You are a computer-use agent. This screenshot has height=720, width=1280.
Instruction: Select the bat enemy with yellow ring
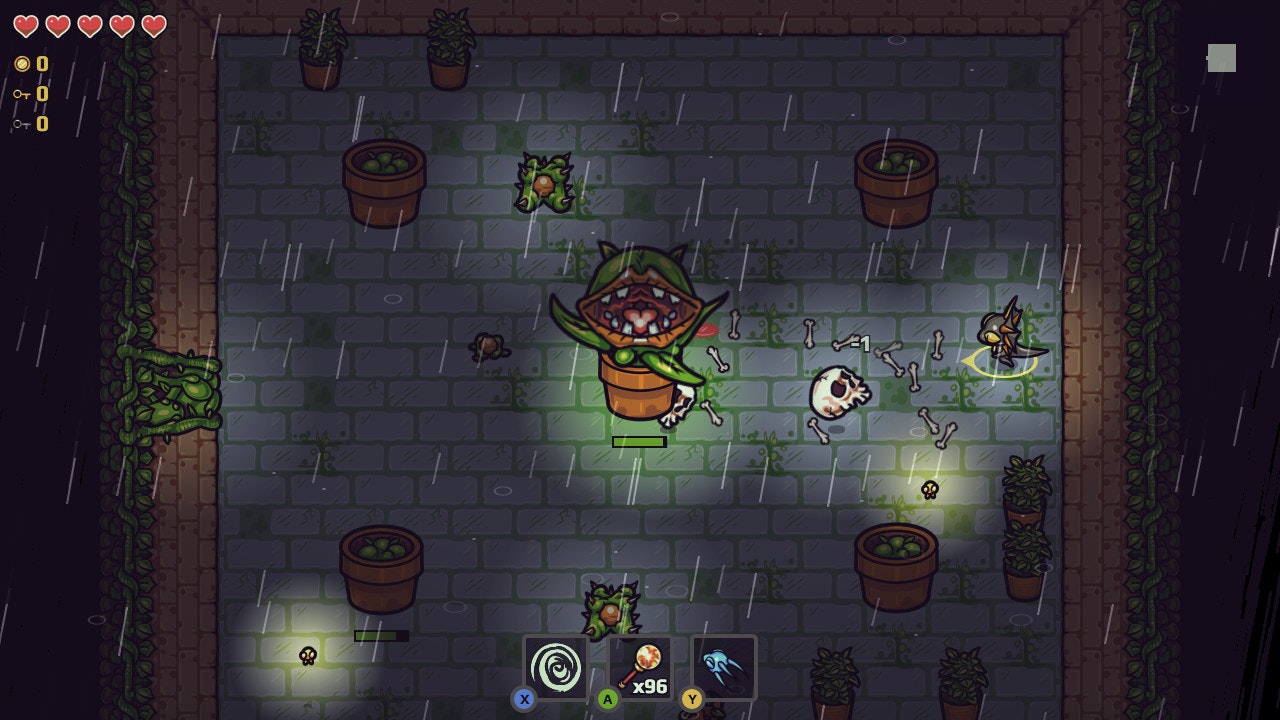pos(1003,335)
